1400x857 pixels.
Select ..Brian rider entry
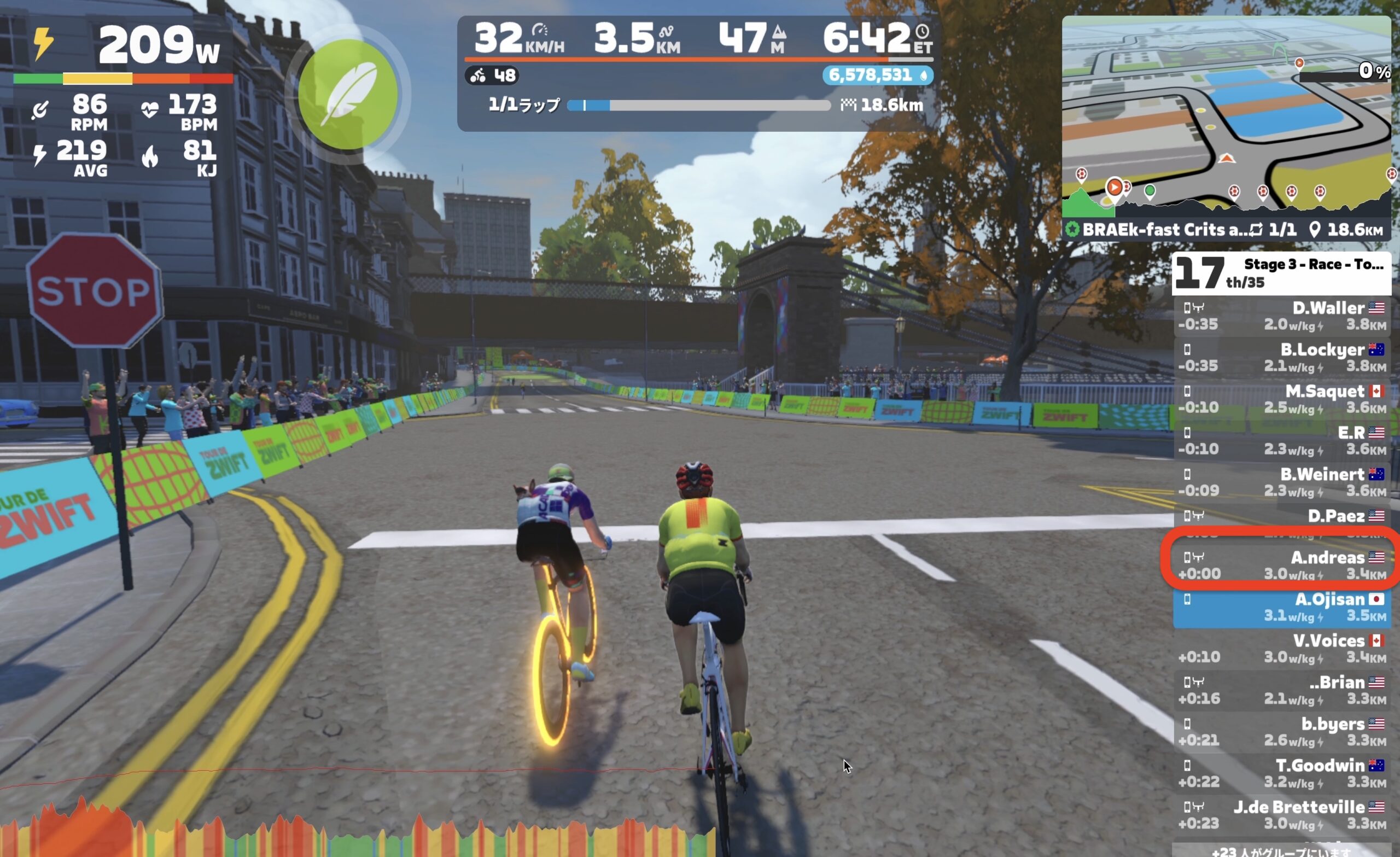tap(1282, 690)
